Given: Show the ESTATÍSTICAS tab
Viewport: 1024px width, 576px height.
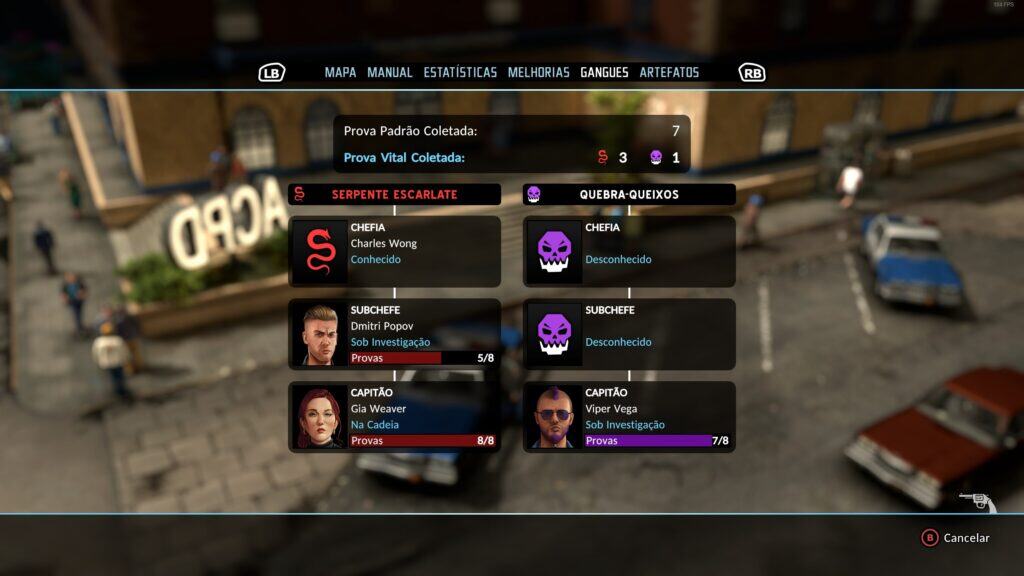Looking at the screenshot, I should pyautogui.click(x=460, y=72).
